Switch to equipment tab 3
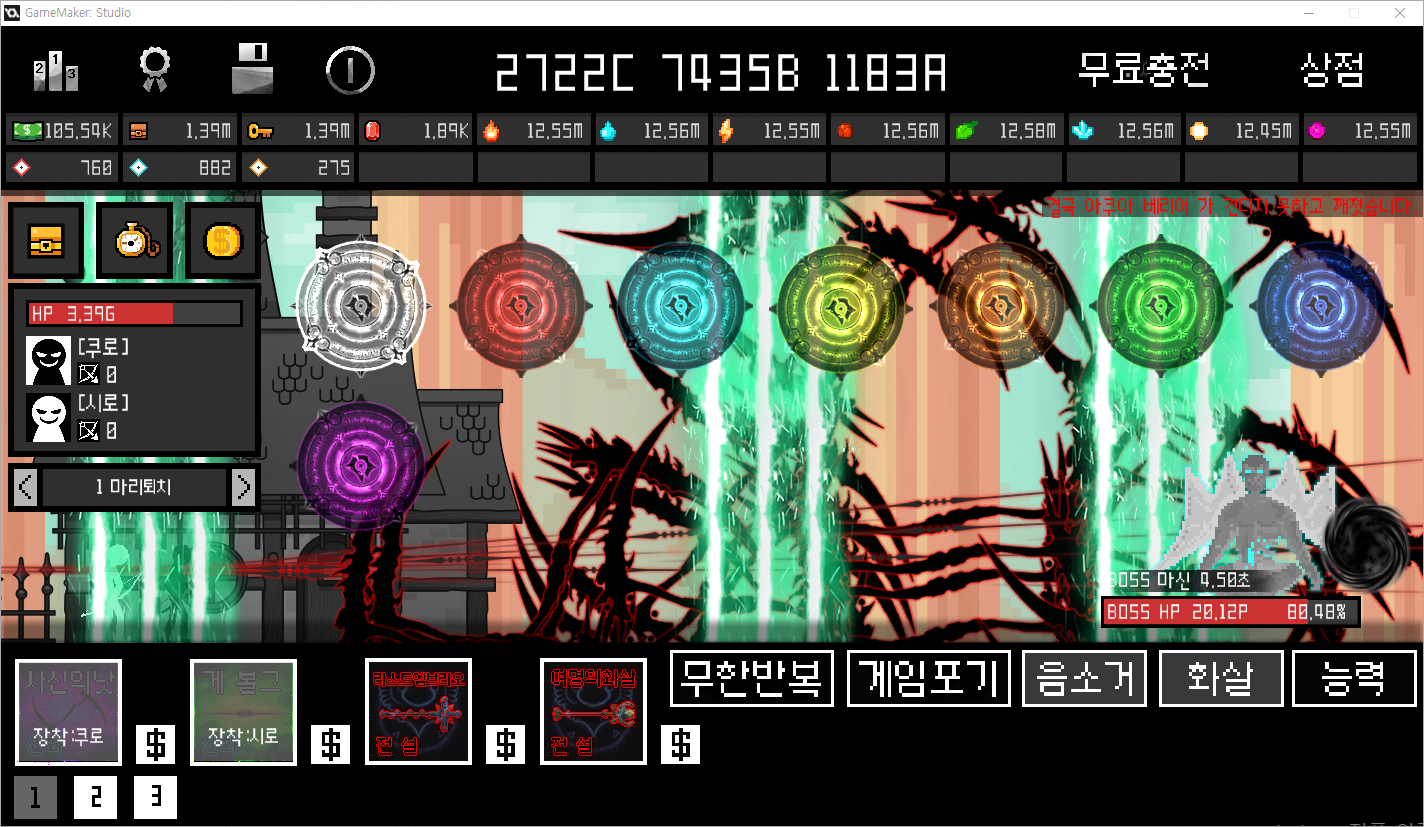1424x827 pixels. (x=155, y=797)
